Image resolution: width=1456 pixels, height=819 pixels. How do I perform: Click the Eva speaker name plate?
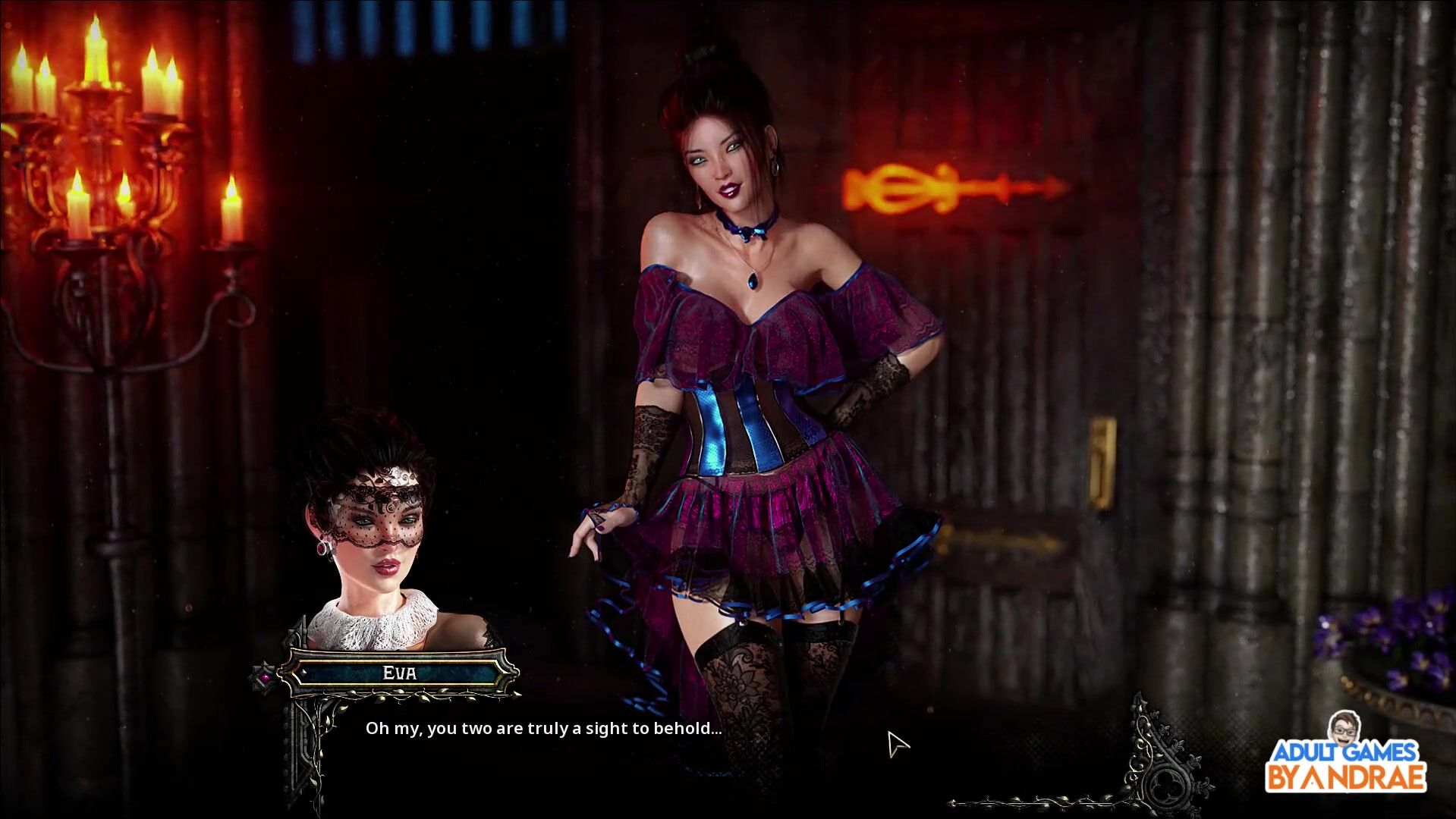coord(398,673)
